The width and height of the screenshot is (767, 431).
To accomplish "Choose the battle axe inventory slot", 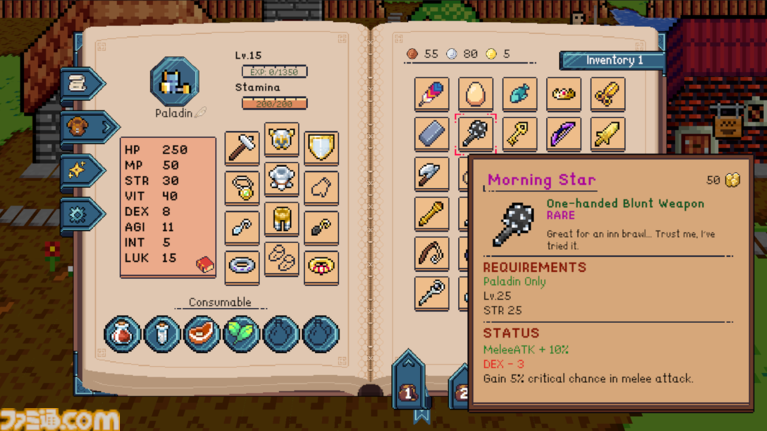I will tap(432, 174).
